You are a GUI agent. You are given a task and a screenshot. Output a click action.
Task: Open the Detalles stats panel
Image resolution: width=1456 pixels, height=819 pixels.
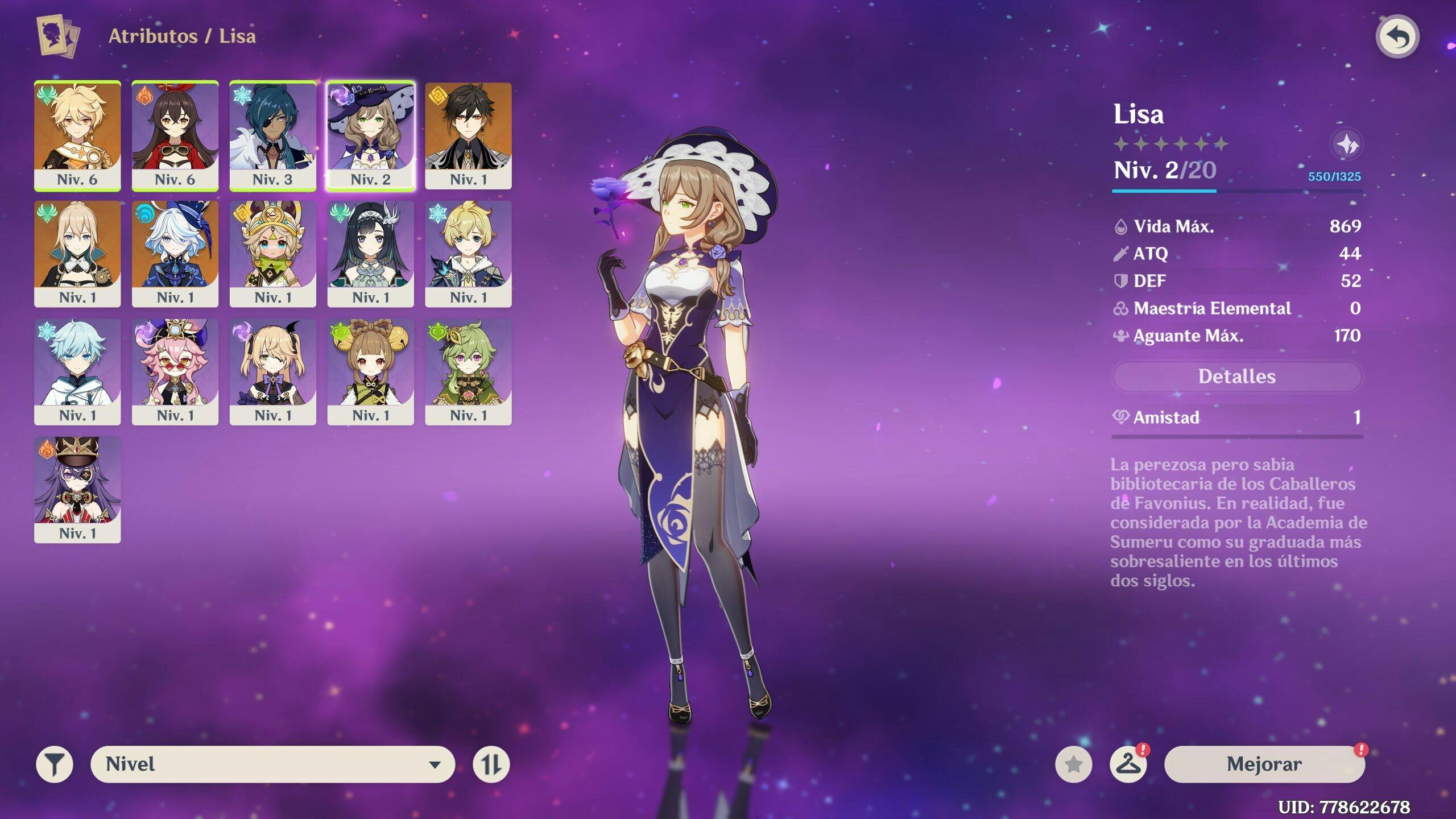[1236, 377]
